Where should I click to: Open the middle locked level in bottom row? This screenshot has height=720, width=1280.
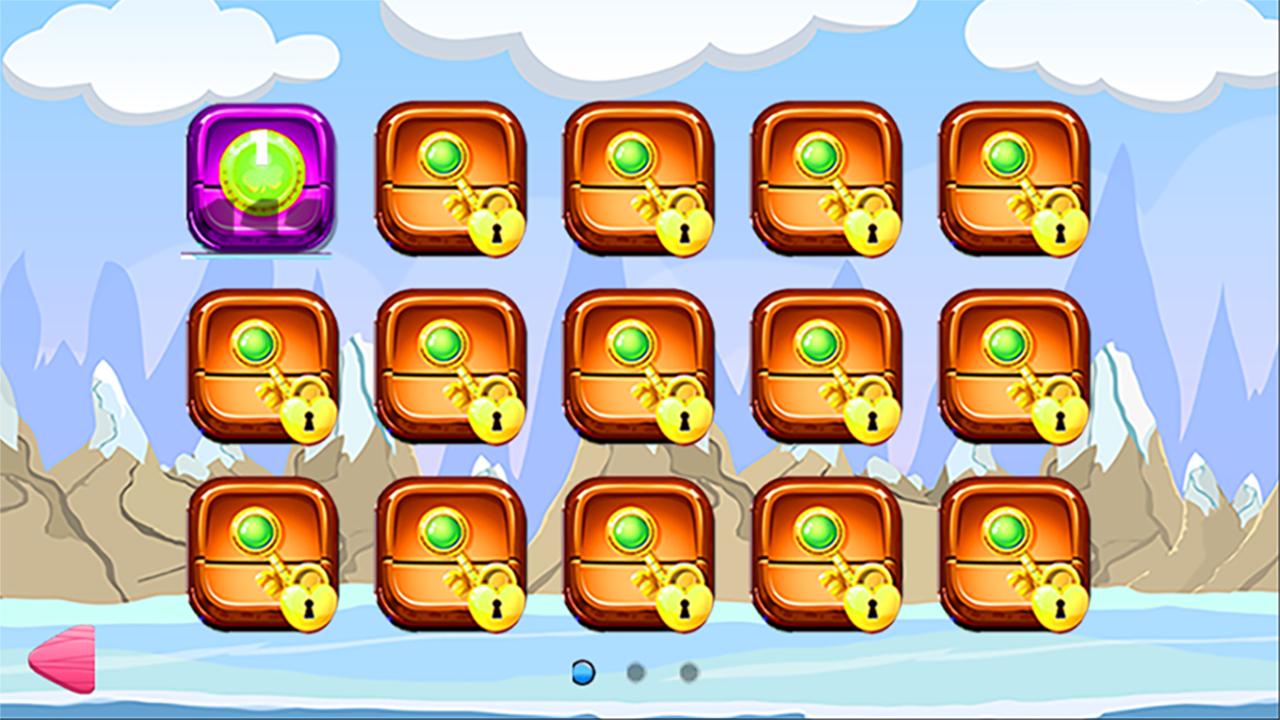click(x=638, y=555)
